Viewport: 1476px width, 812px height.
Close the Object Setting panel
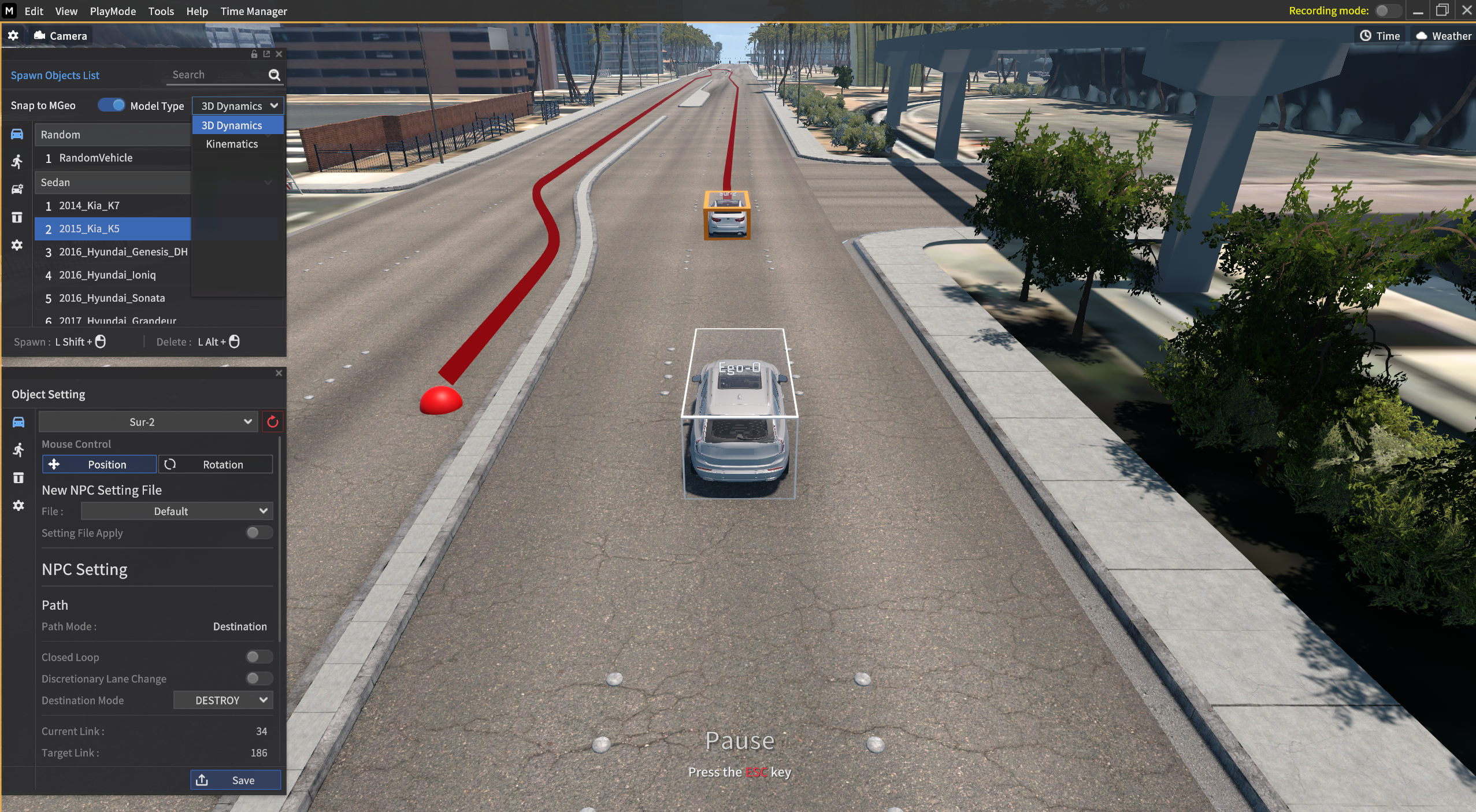click(279, 373)
